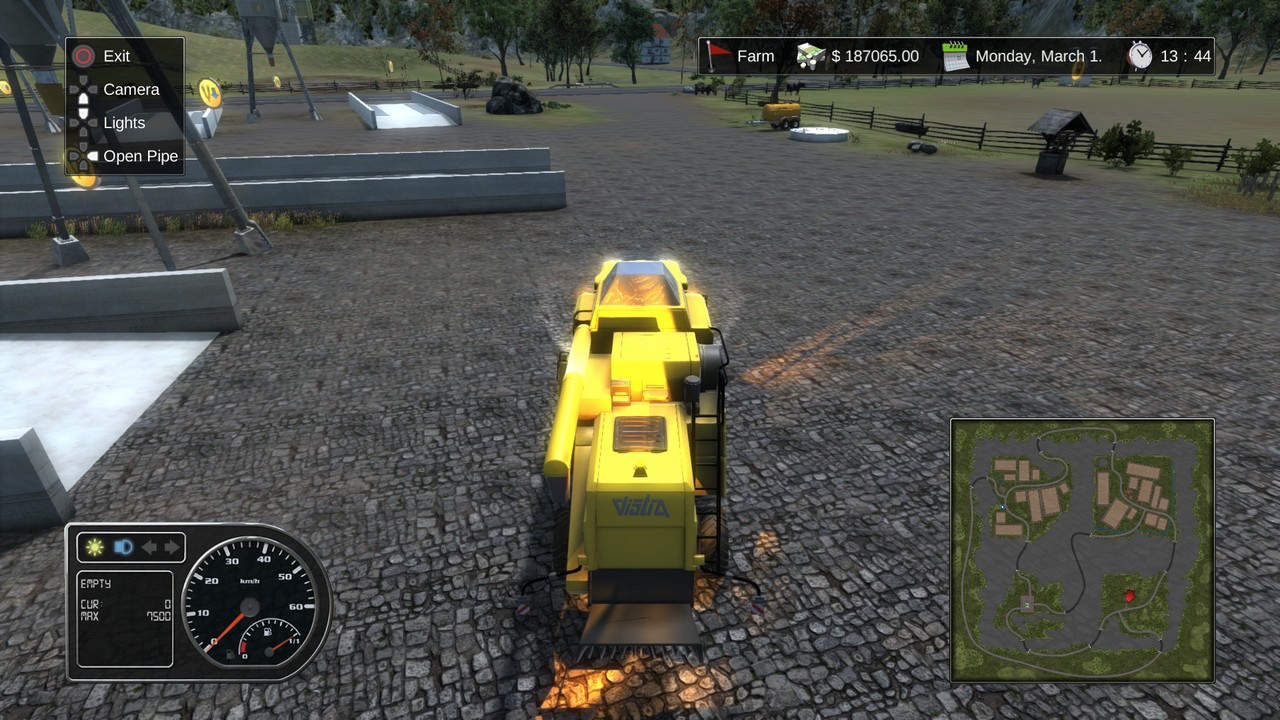
Task: Activate the right turn signal arrow
Action: click(x=172, y=547)
